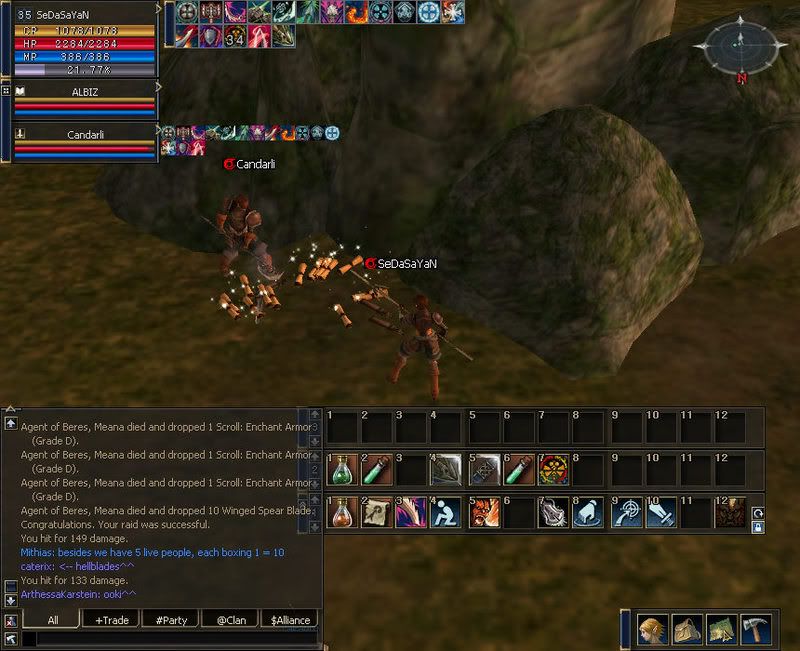Viewport: 800px width, 651px height.
Task: Open the character status portrait button
Action: click(653, 627)
